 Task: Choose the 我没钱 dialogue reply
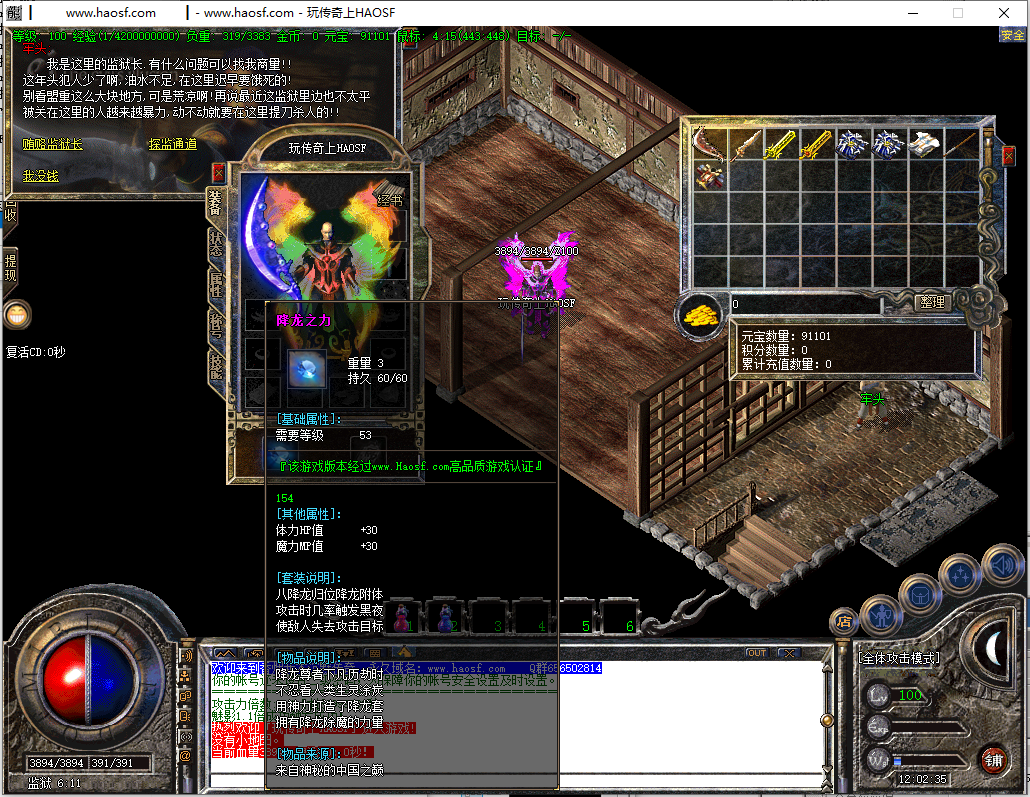tap(41, 176)
